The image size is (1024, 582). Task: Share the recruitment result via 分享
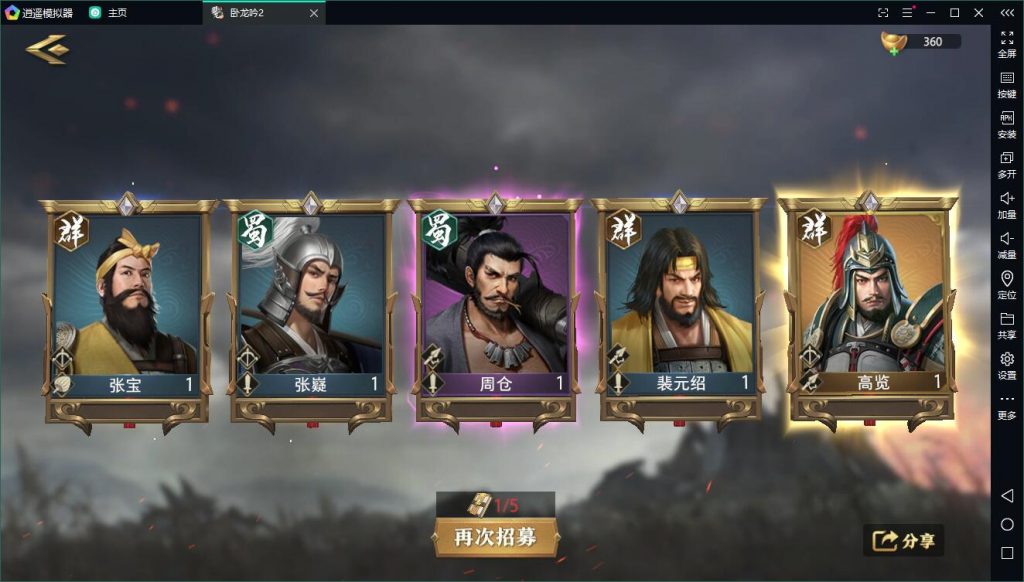[904, 541]
